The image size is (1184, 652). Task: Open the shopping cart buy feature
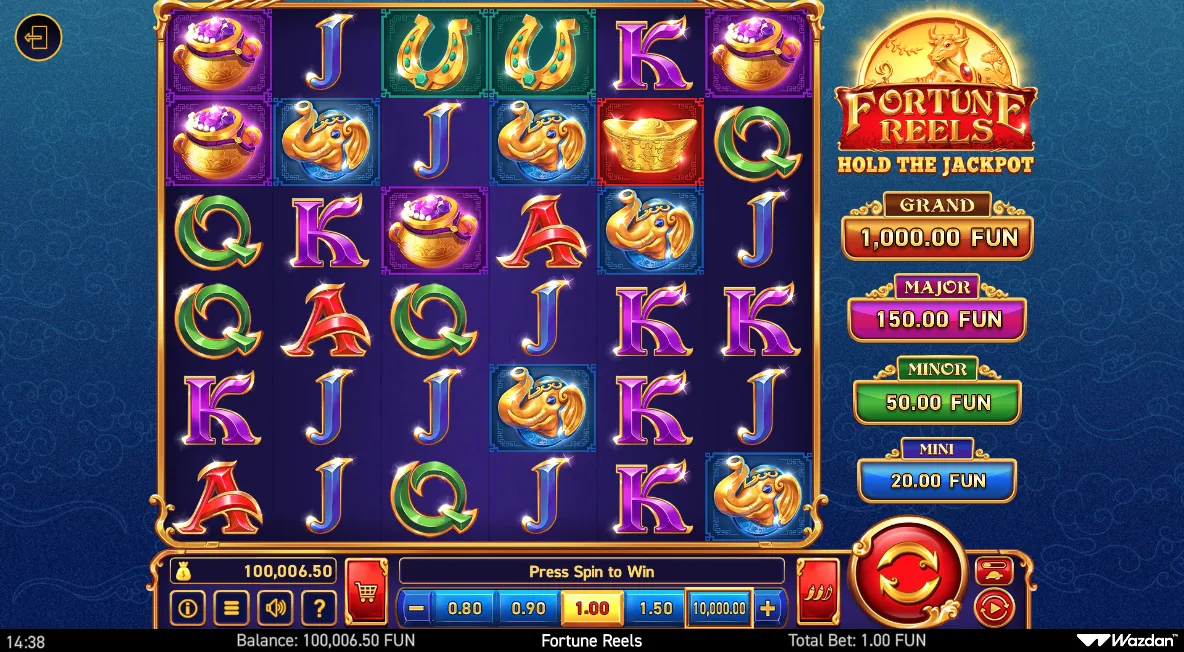(366, 591)
